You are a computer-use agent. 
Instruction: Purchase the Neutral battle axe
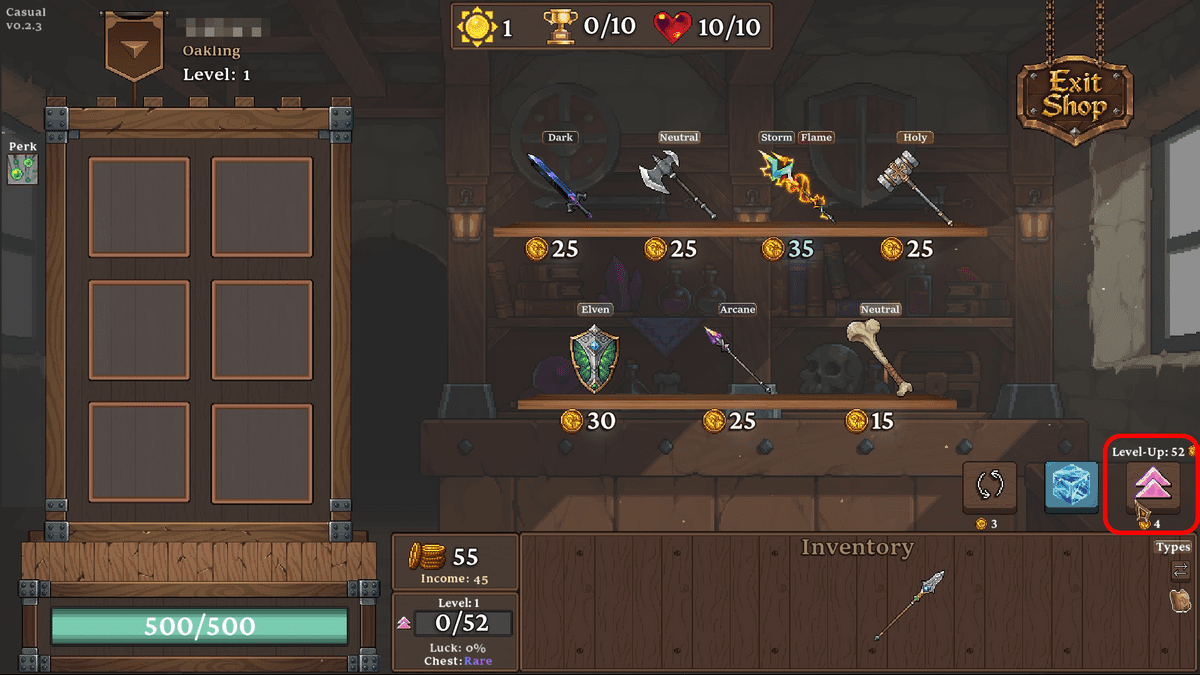pyautogui.click(x=678, y=185)
